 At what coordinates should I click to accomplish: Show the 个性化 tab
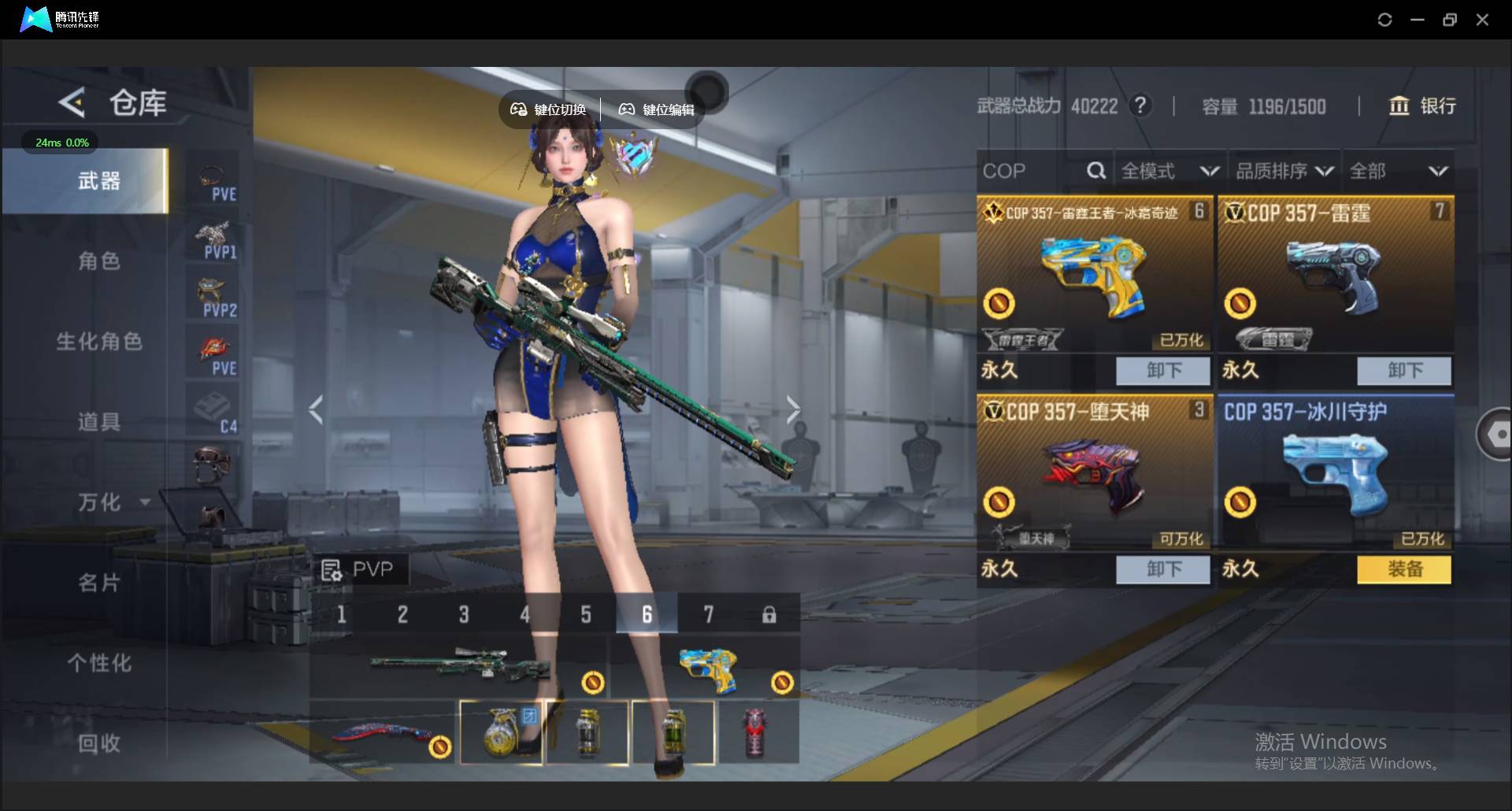99,663
